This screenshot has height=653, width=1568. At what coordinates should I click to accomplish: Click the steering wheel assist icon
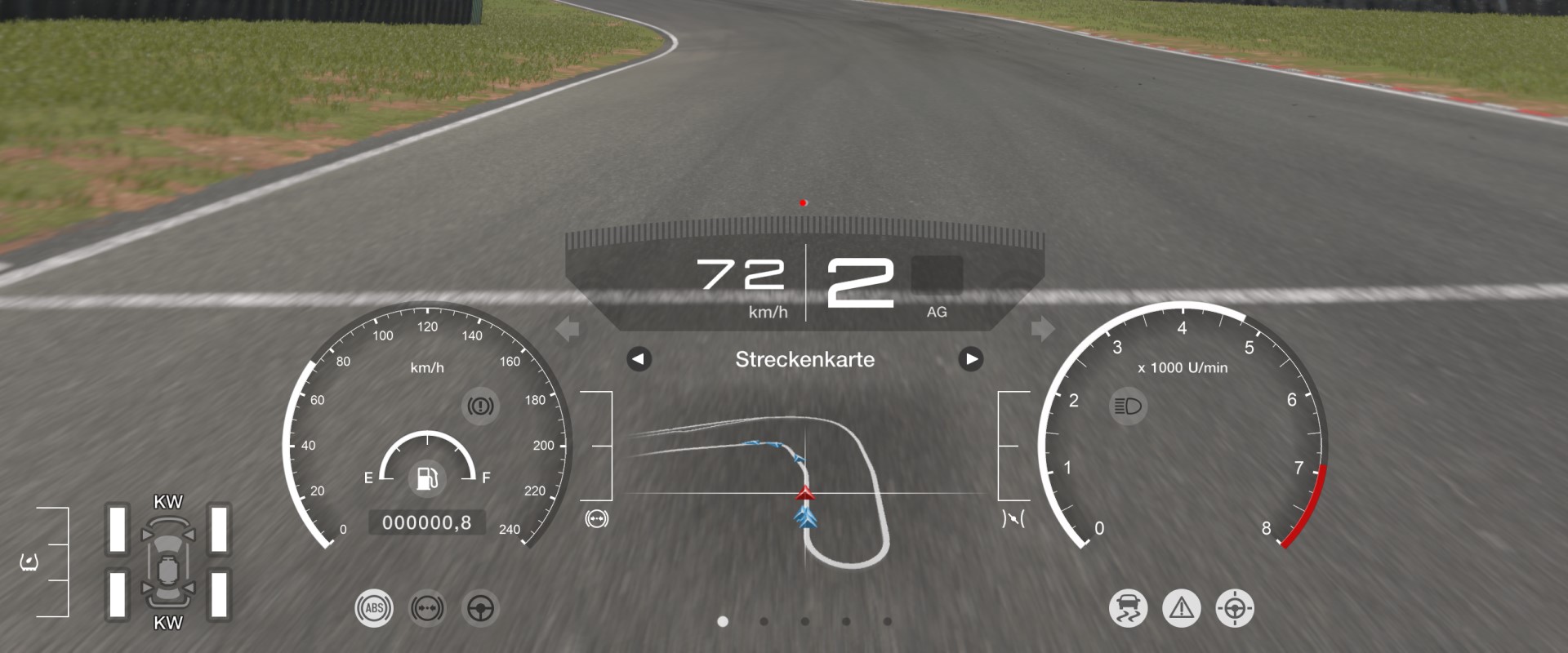point(480,608)
